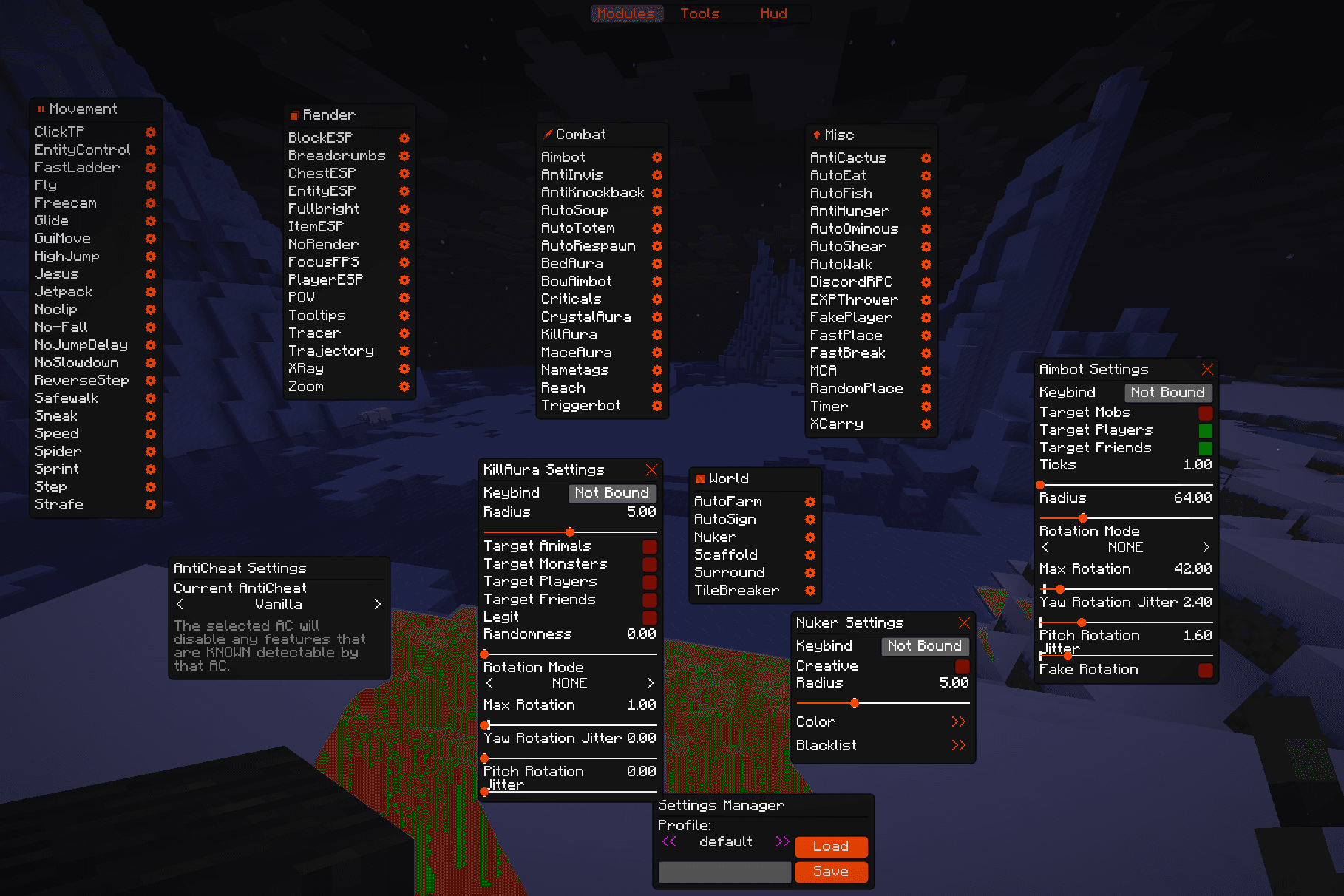Toggle Target Mobs in Aimbot Settings

pyautogui.click(x=1205, y=413)
